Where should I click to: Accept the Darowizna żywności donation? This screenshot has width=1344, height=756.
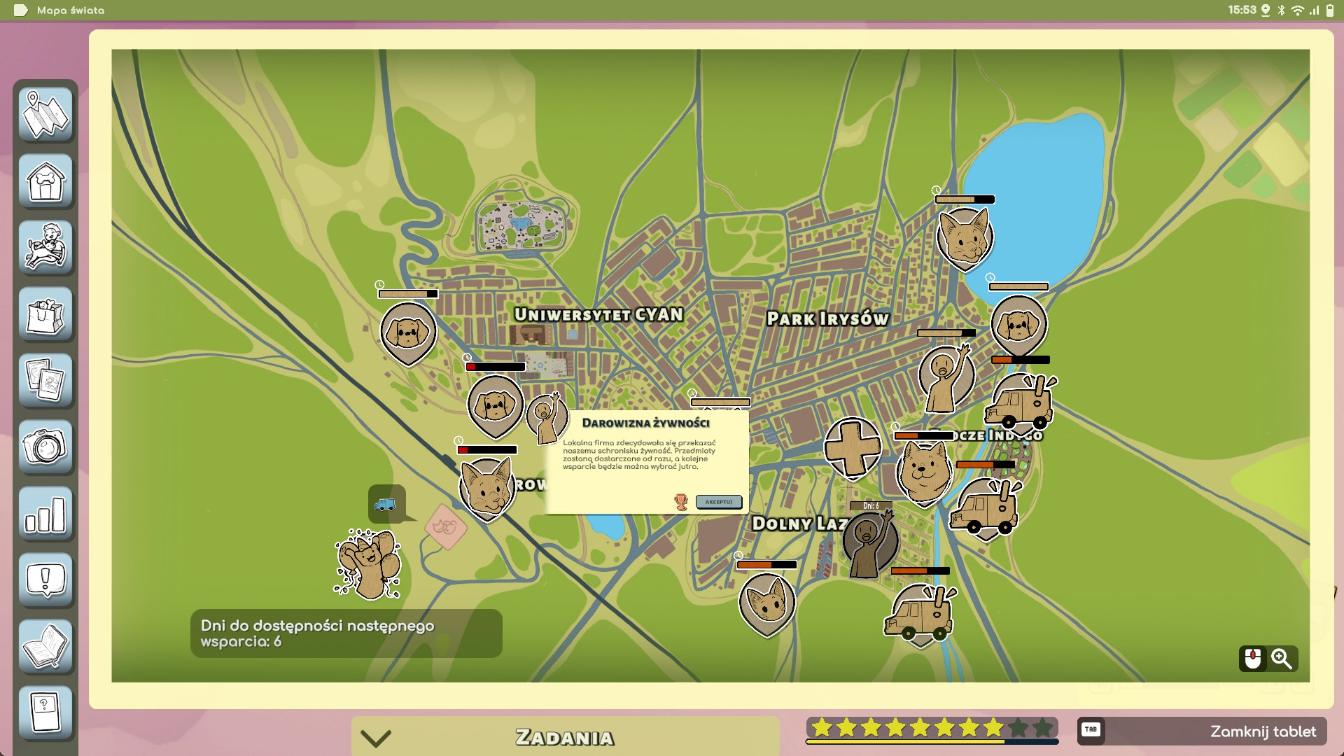click(x=718, y=502)
